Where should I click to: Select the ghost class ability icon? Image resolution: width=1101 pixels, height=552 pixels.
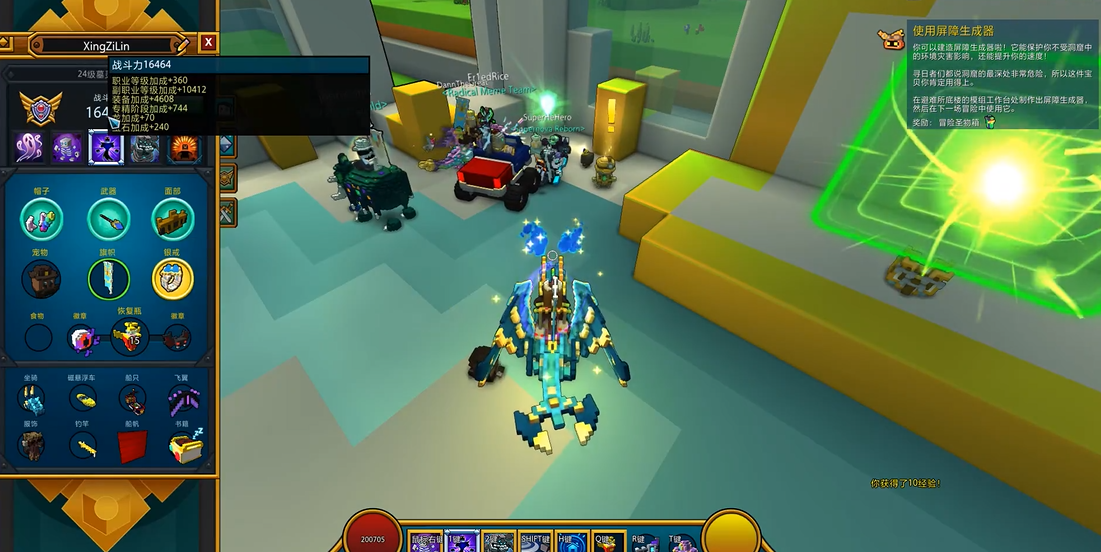pyautogui.click(x=29, y=148)
